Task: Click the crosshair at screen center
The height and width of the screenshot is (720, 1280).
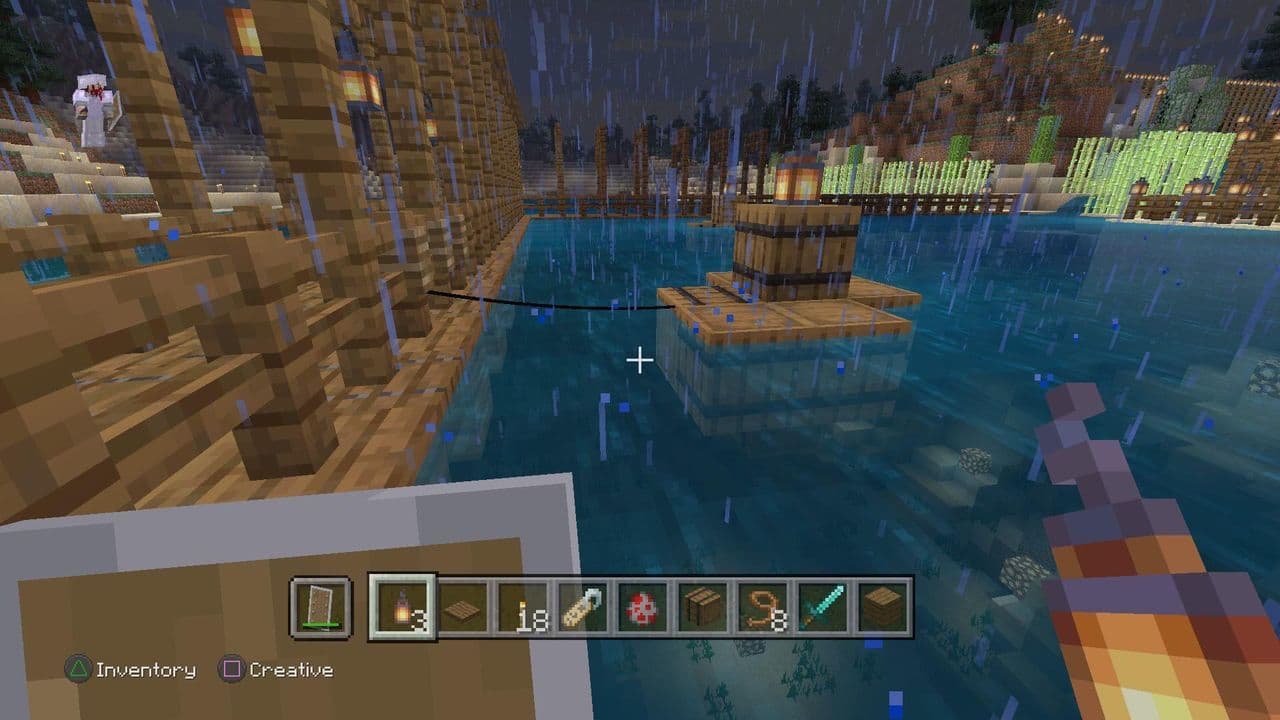Action: [x=638, y=360]
